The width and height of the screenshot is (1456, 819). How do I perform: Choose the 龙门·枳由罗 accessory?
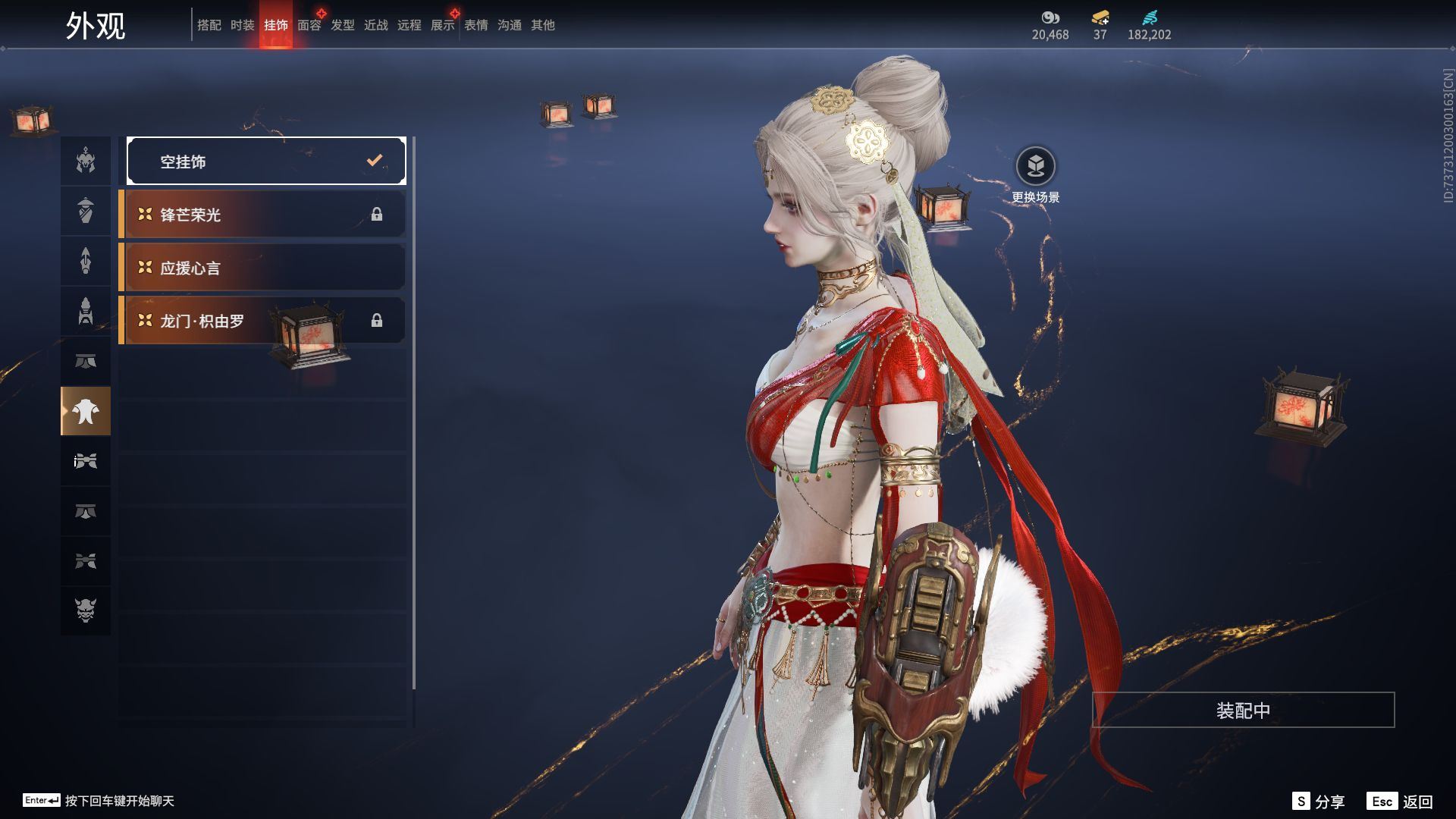tap(262, 321)
